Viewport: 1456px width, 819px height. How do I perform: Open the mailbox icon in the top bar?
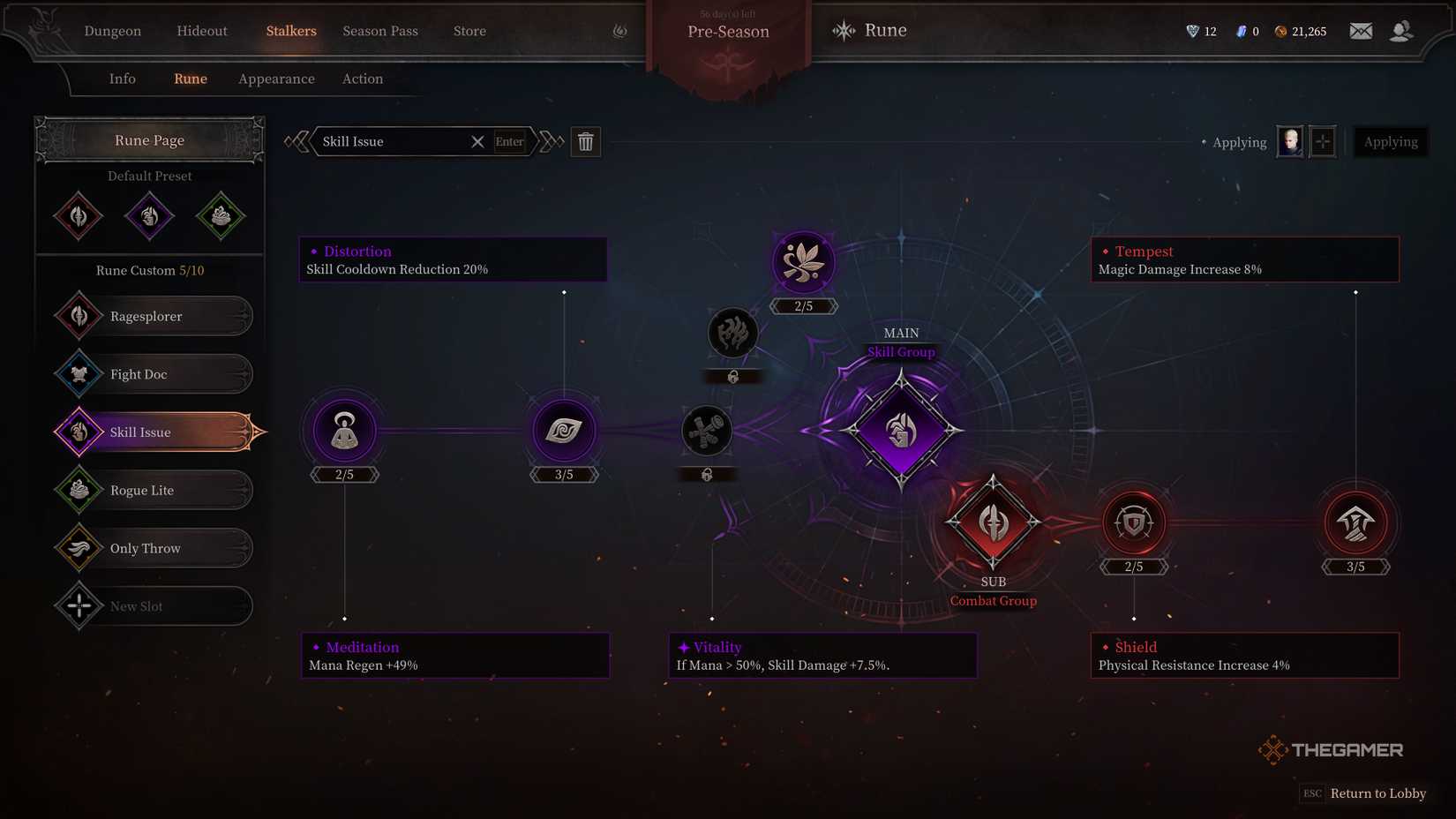1361,30
